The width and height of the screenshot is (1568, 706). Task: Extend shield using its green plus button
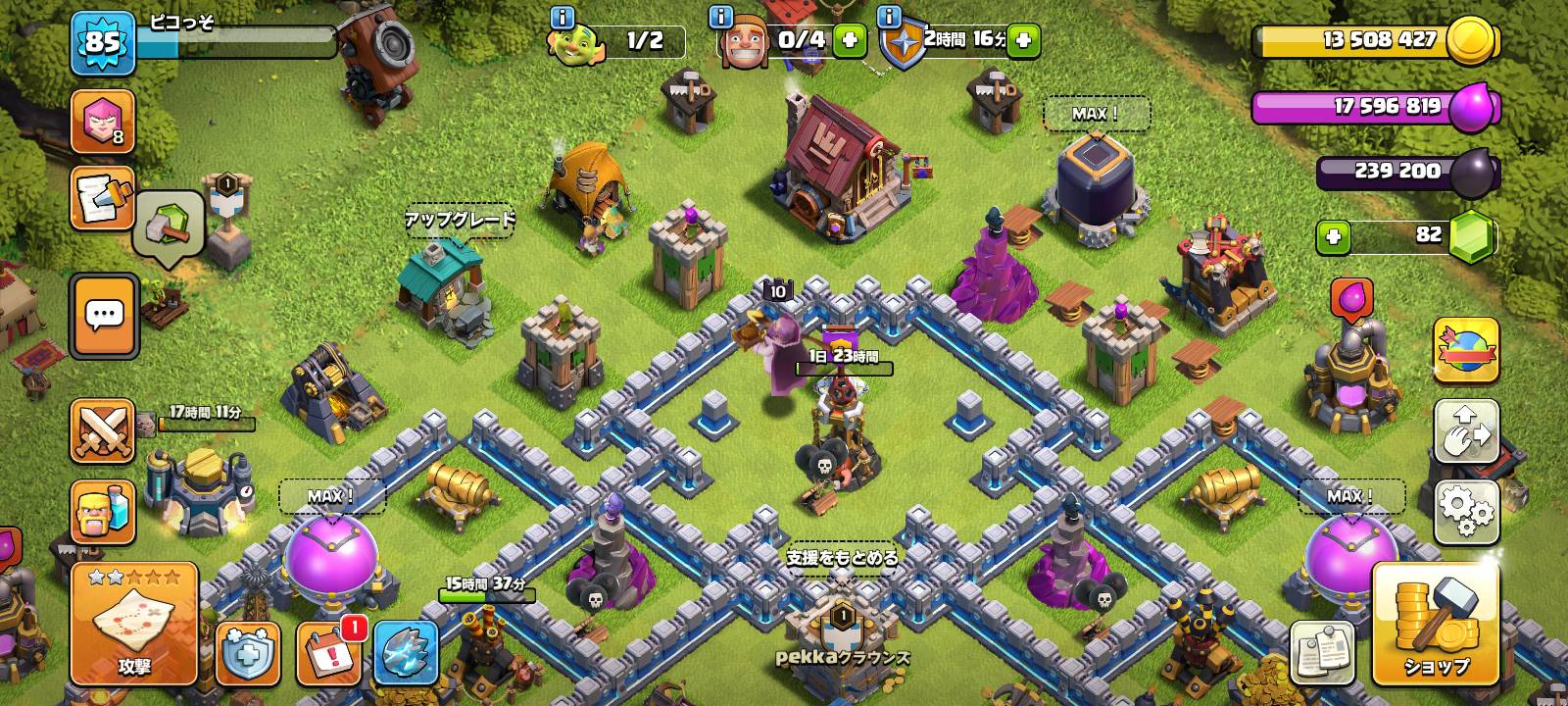tap(1022, 41)
